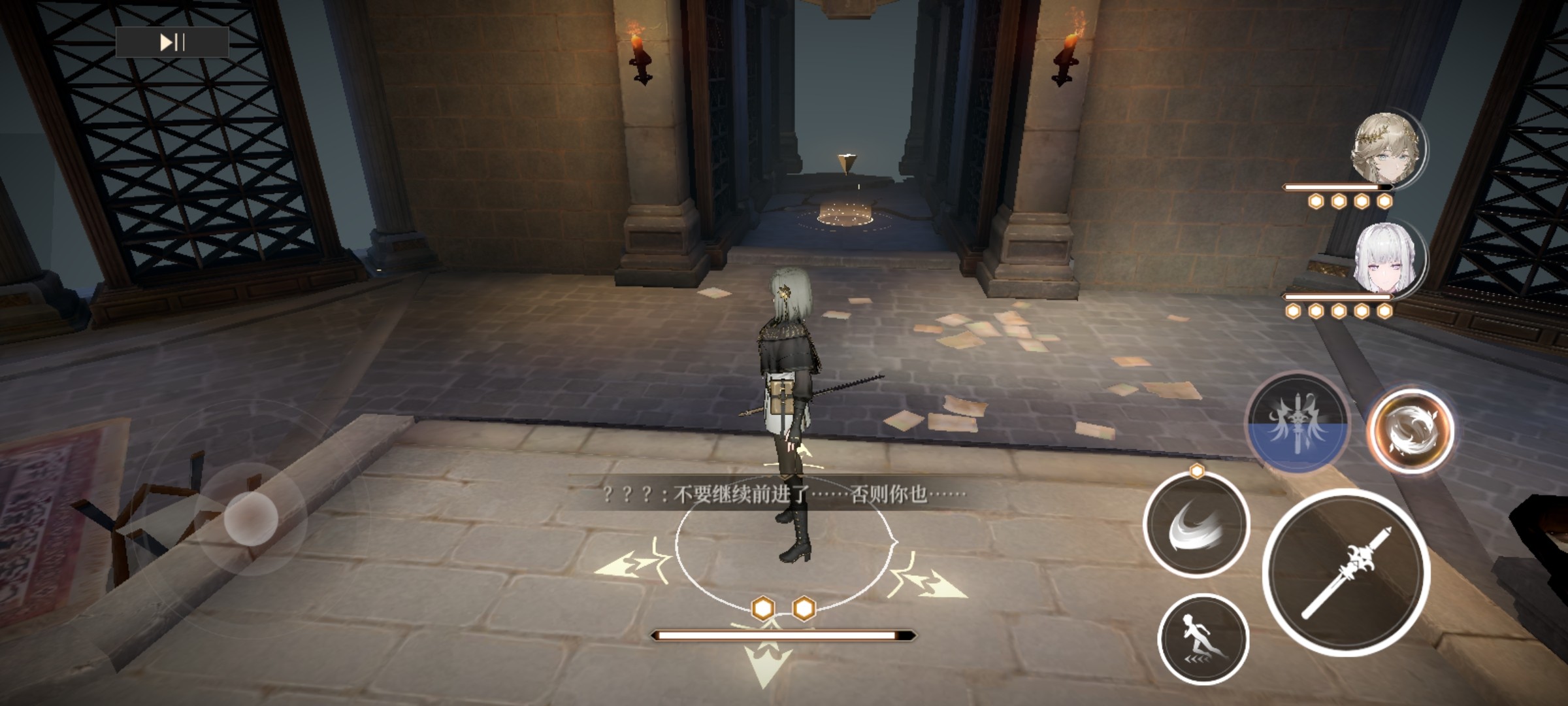The width and height of the screenshot is (1568, 706).
Task: Tap the skip/pause playback button
Action: pos(172,42)
